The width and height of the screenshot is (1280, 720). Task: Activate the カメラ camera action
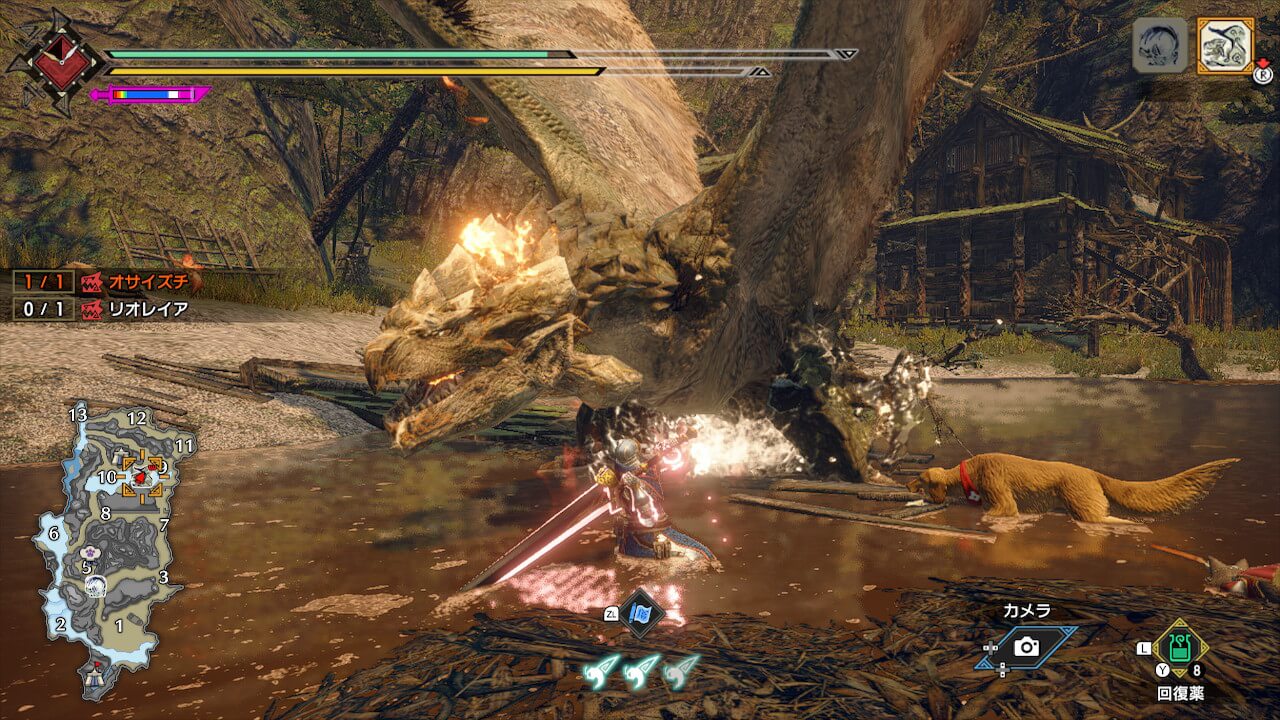(1028, 646)
